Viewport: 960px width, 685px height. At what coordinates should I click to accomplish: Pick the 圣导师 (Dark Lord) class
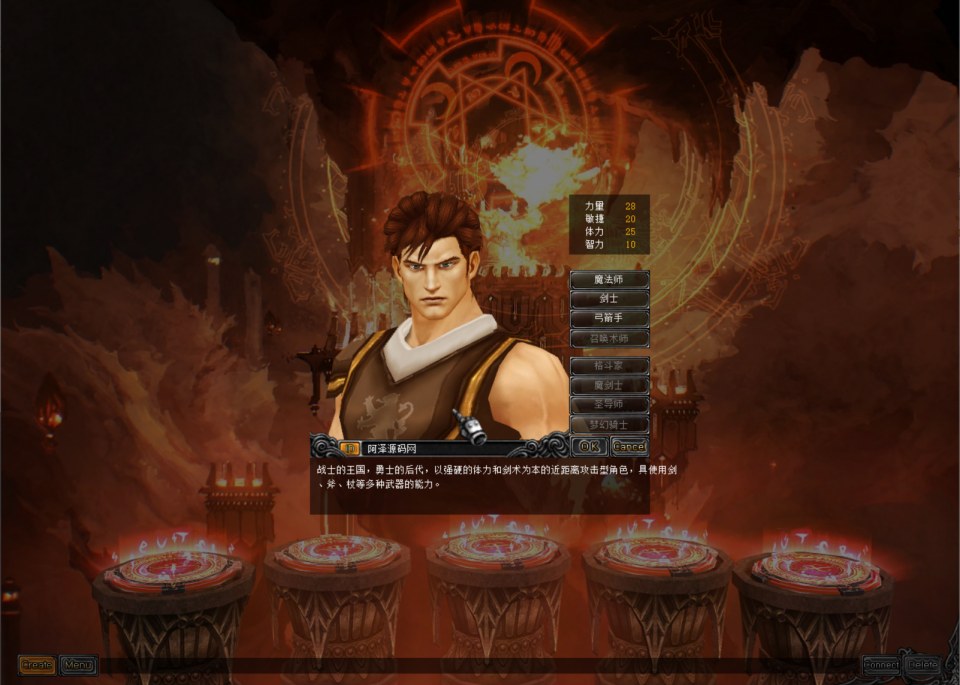click(609, 404)
